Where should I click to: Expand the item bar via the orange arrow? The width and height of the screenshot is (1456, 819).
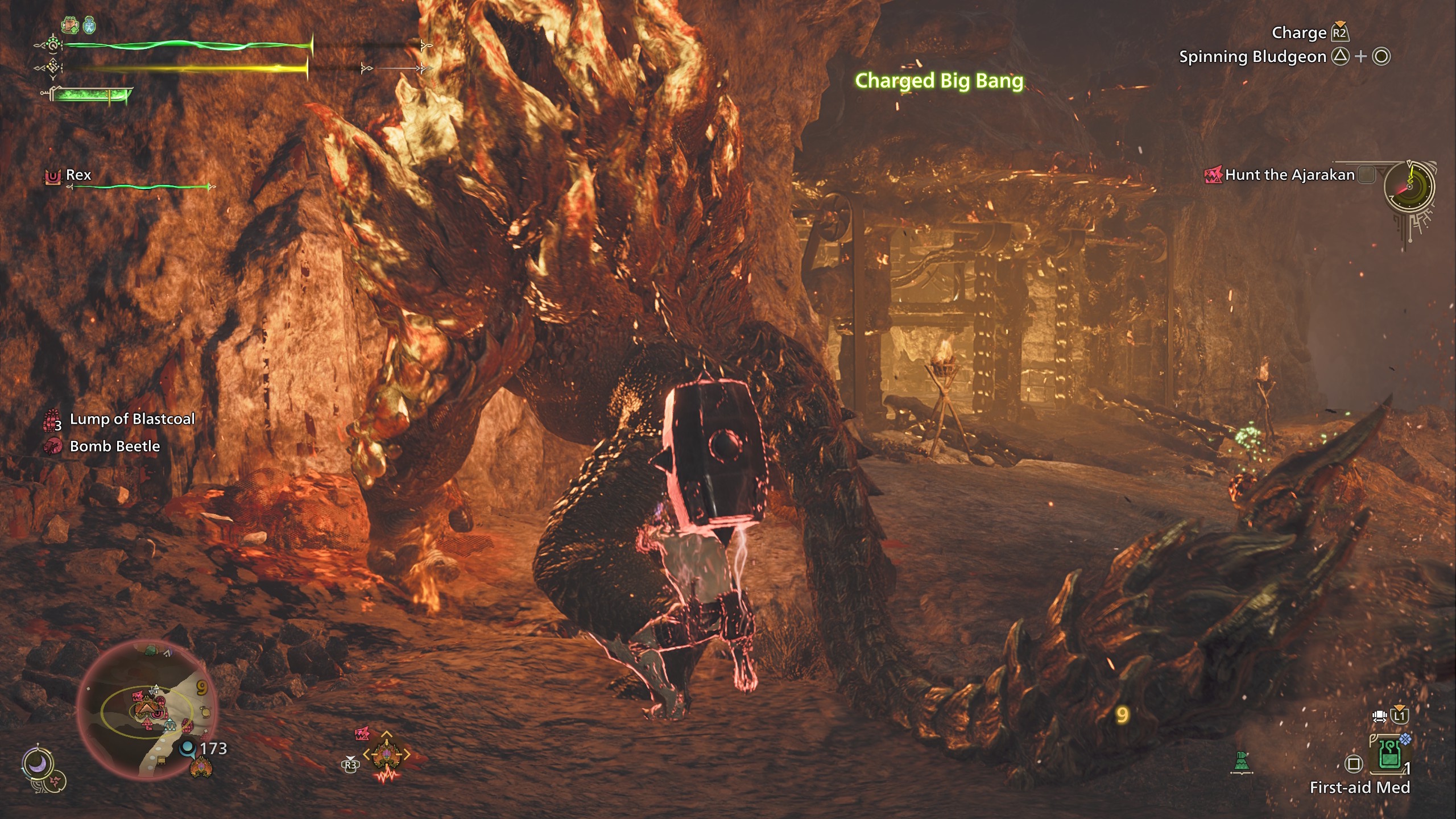pos(1399,707)
